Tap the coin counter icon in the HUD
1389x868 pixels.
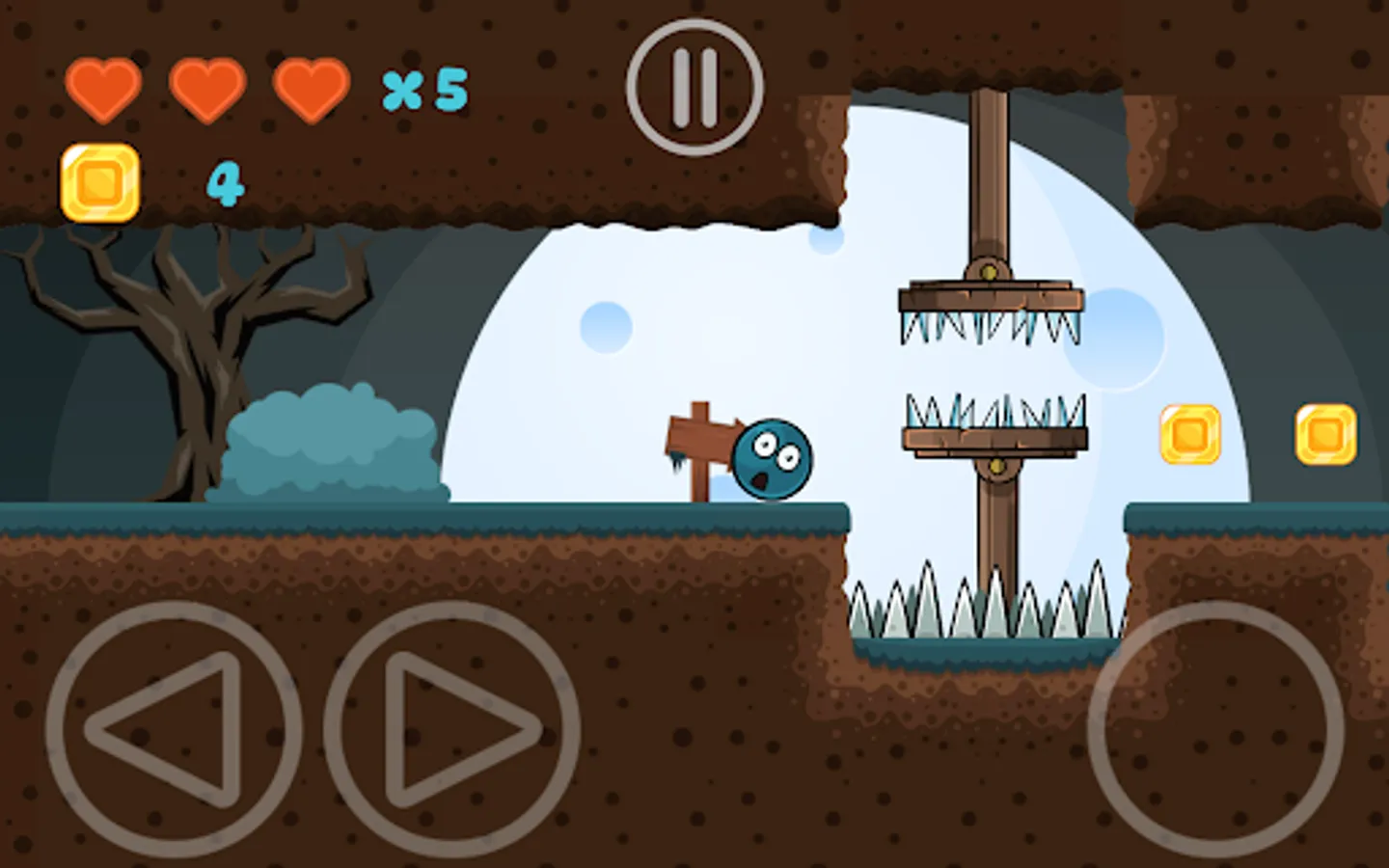click(101, 181)
